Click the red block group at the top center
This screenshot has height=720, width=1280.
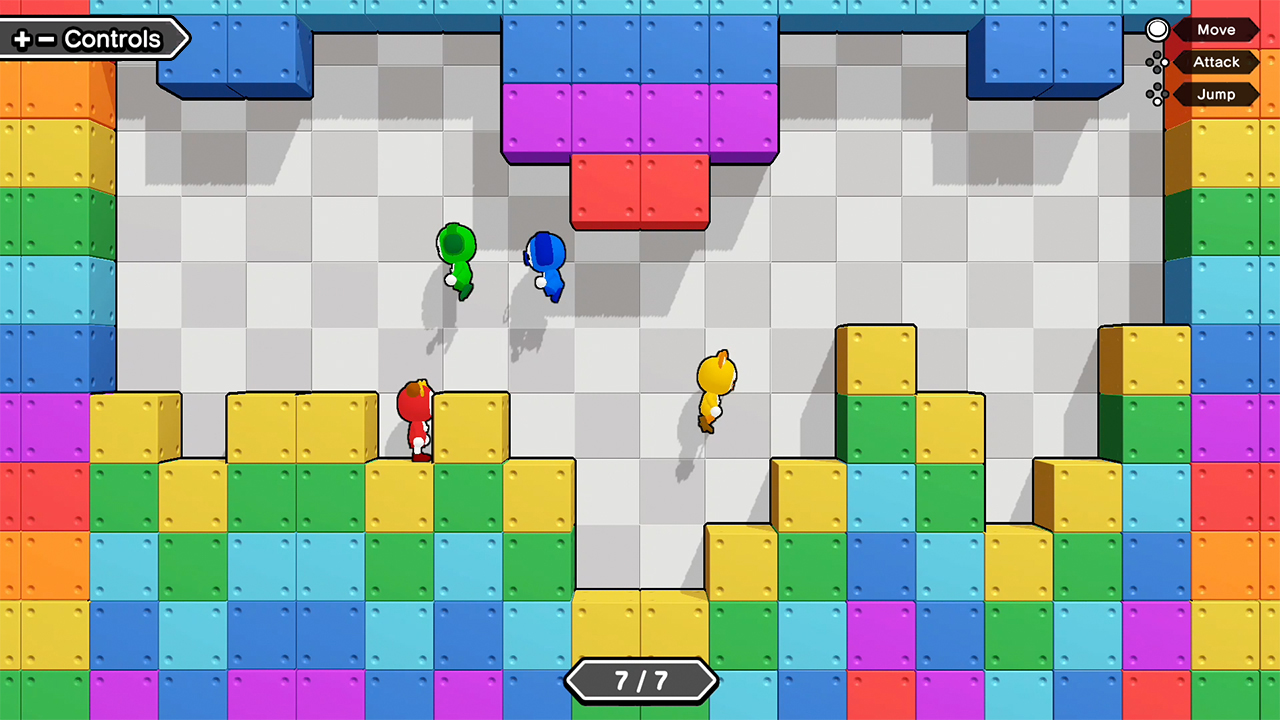click(638, 192)
